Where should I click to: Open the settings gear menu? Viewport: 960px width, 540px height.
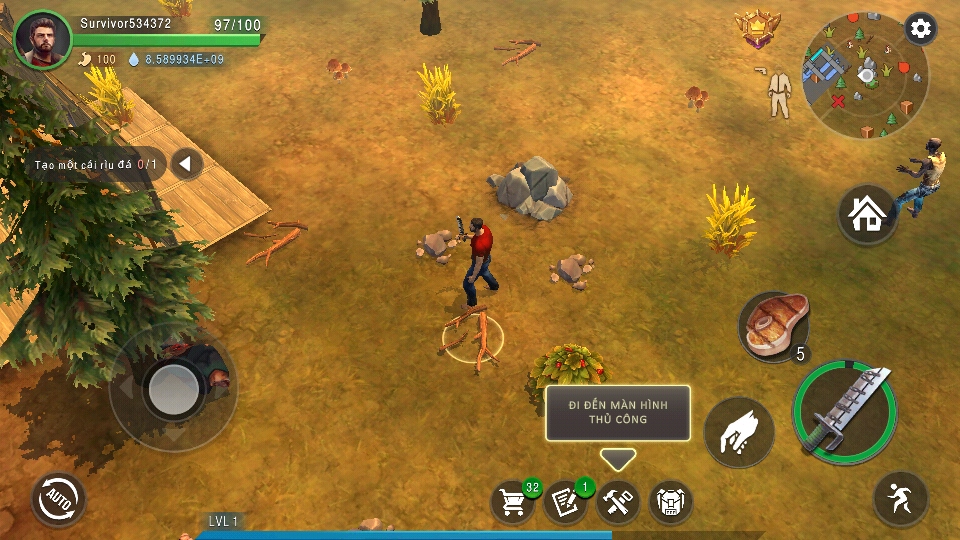pyautogui.click(x=920, y=29)
